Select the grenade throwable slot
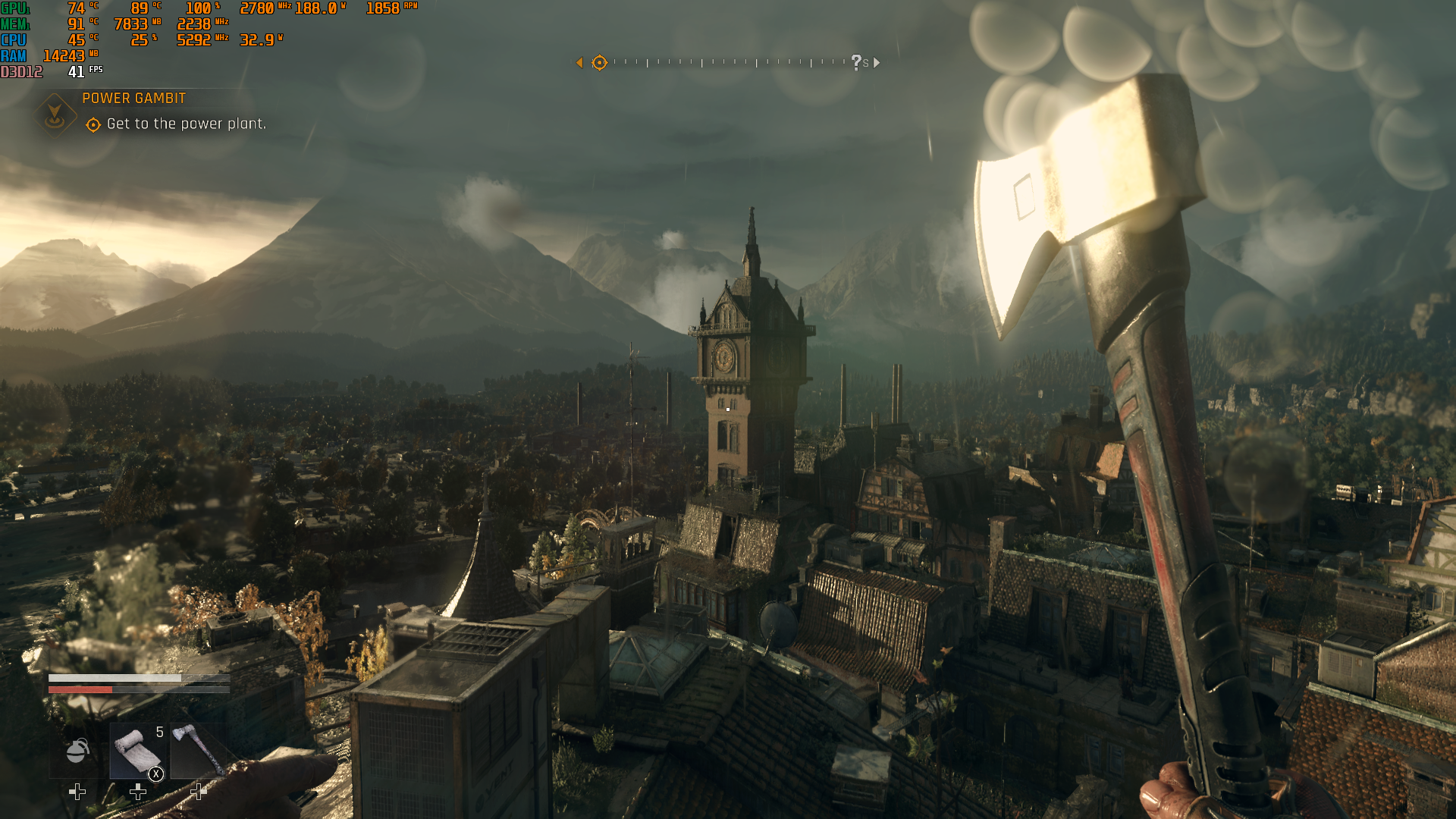 point(77,751)
